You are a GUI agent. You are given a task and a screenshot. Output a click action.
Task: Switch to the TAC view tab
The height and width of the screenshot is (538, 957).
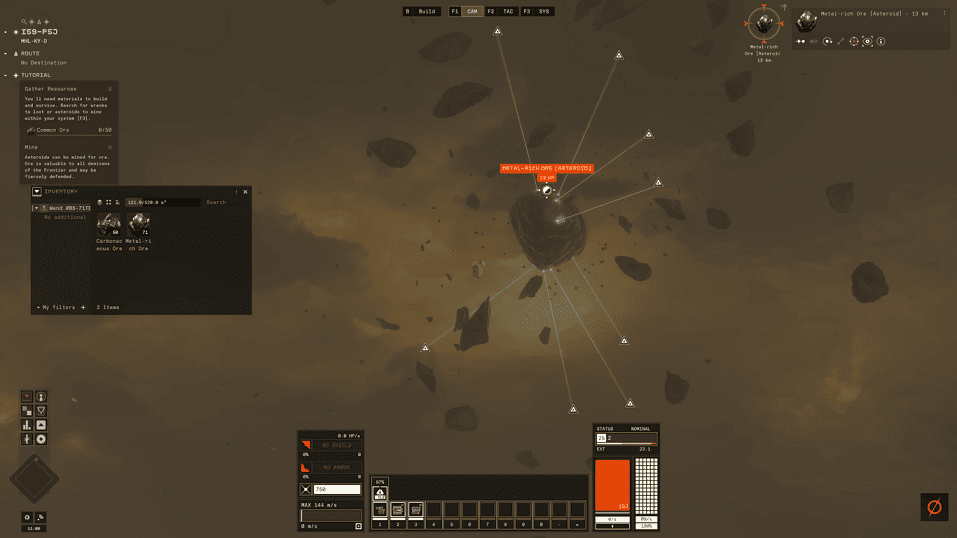point(508,11)
